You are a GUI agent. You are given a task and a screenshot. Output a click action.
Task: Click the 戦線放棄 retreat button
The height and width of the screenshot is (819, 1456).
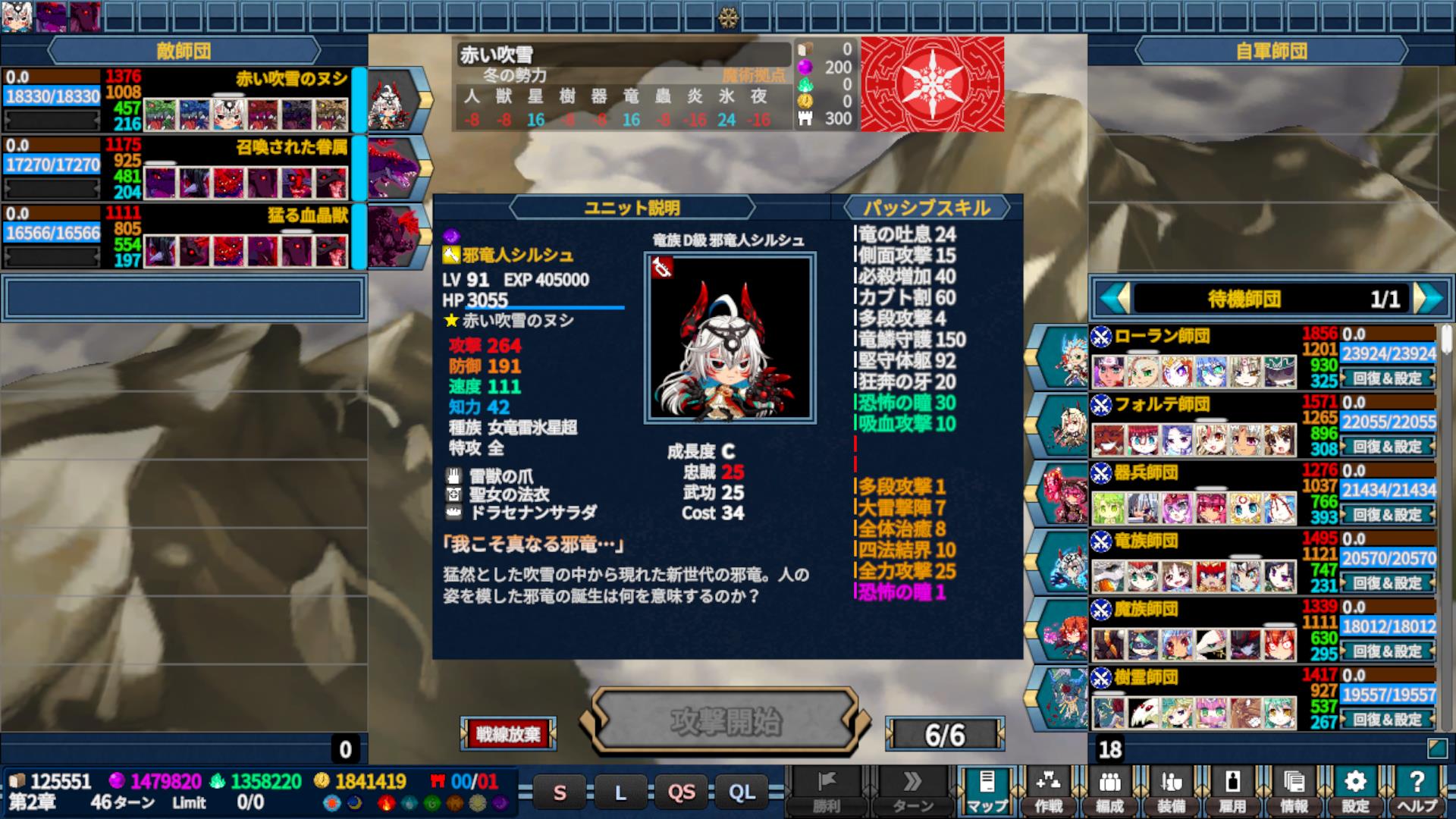coord(507,733)
